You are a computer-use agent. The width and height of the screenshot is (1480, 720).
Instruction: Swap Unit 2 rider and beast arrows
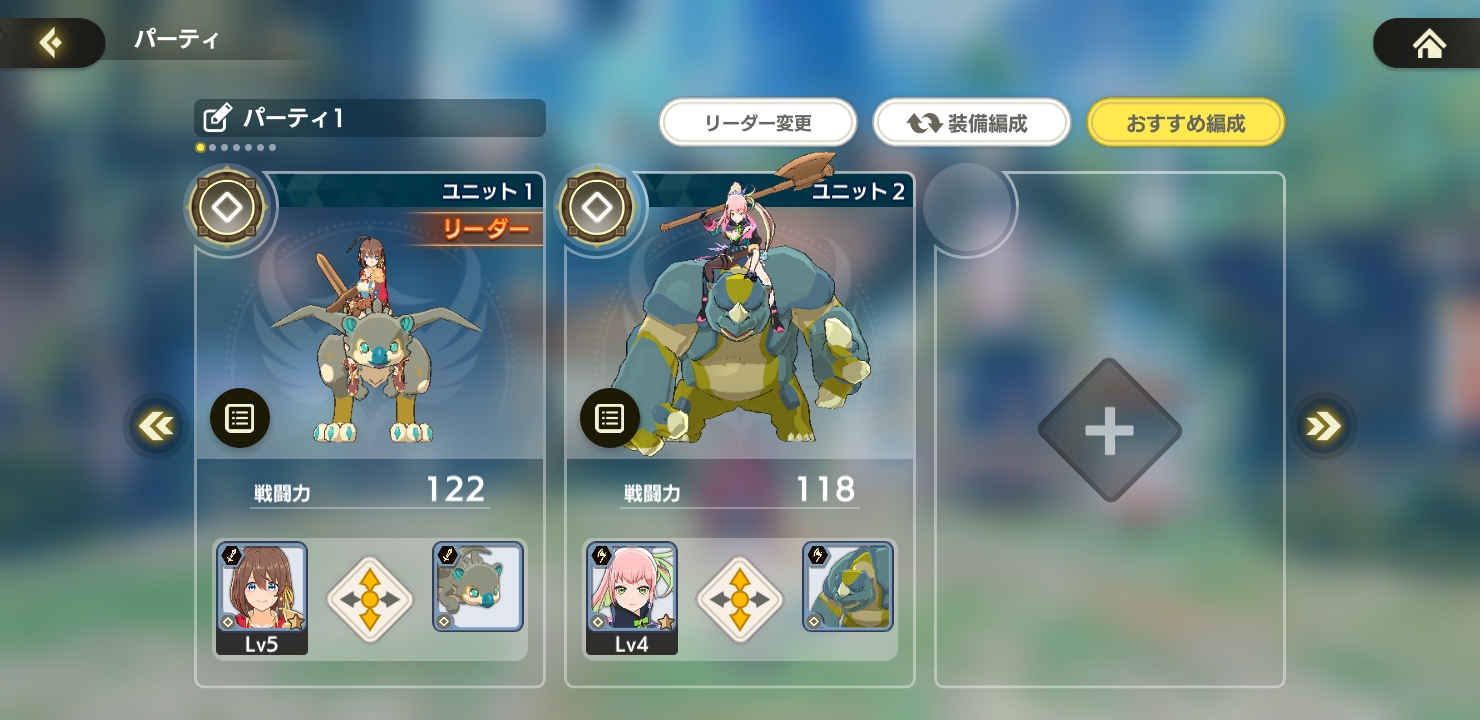(740, 599)
